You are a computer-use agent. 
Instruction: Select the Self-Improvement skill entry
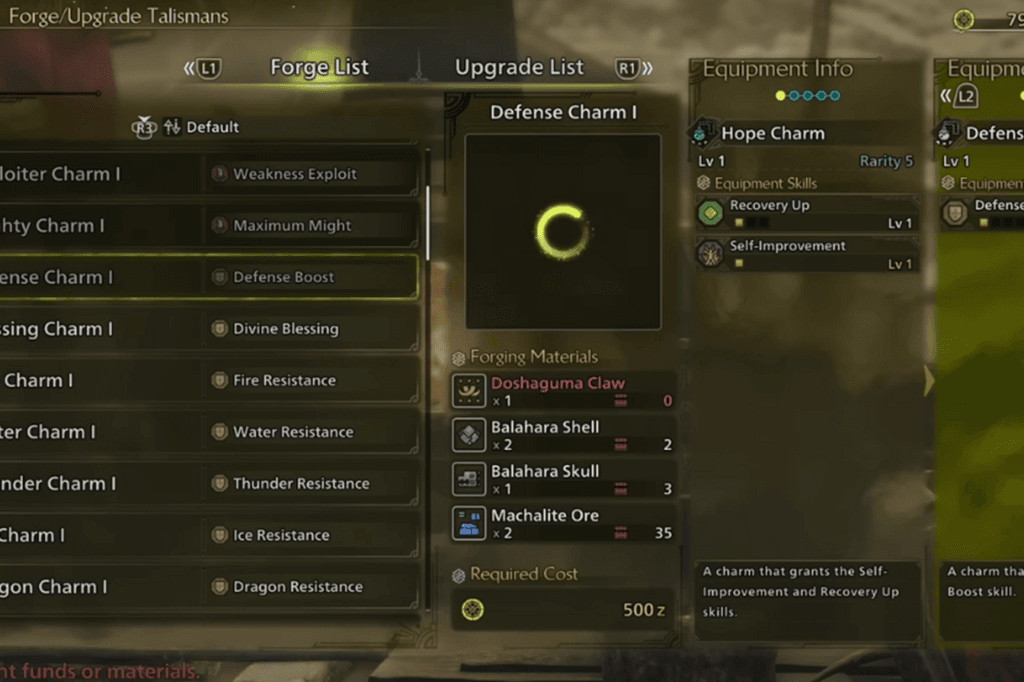point(808,254)
